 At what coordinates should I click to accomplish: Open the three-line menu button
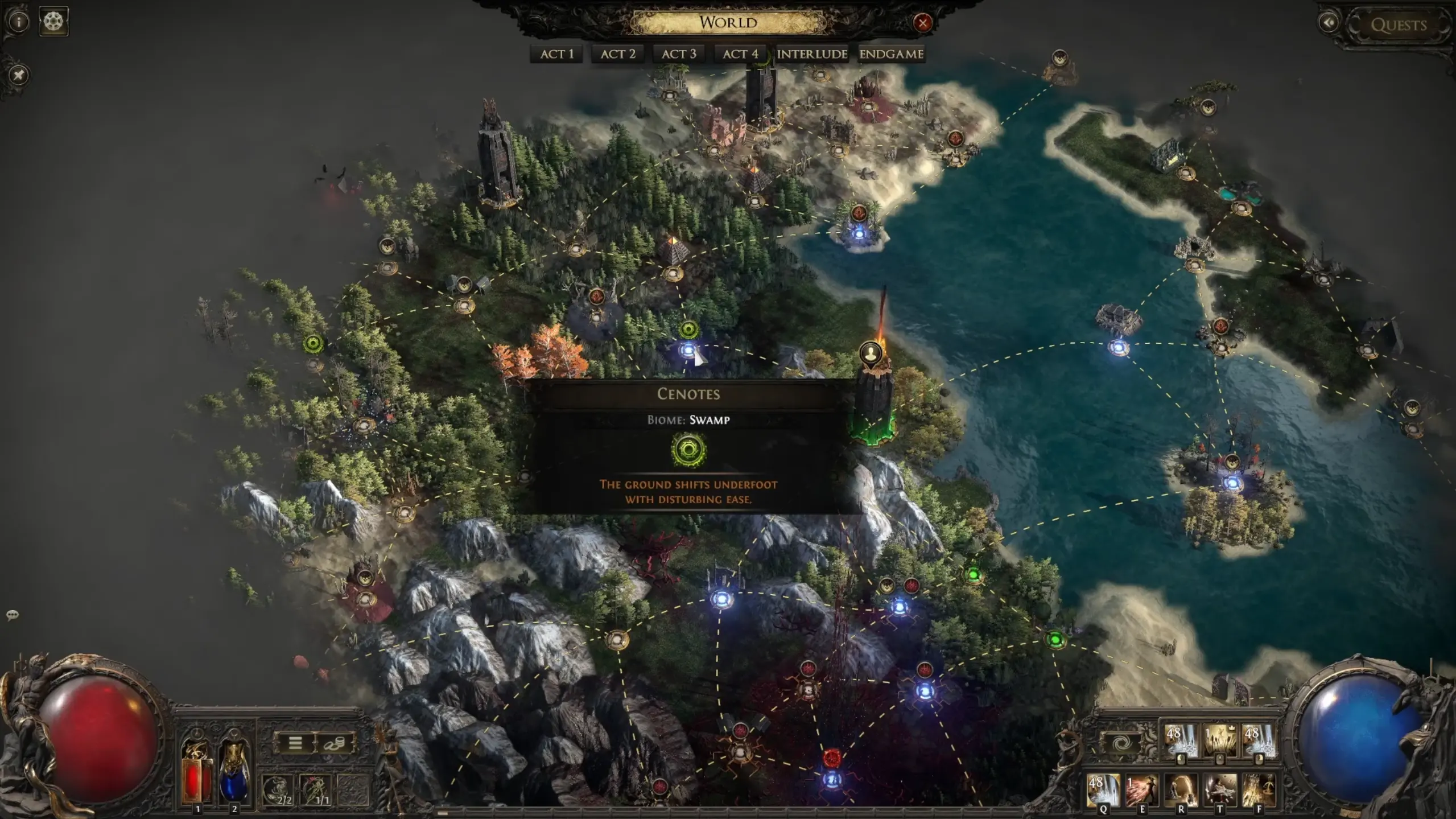tap(295, 743)
